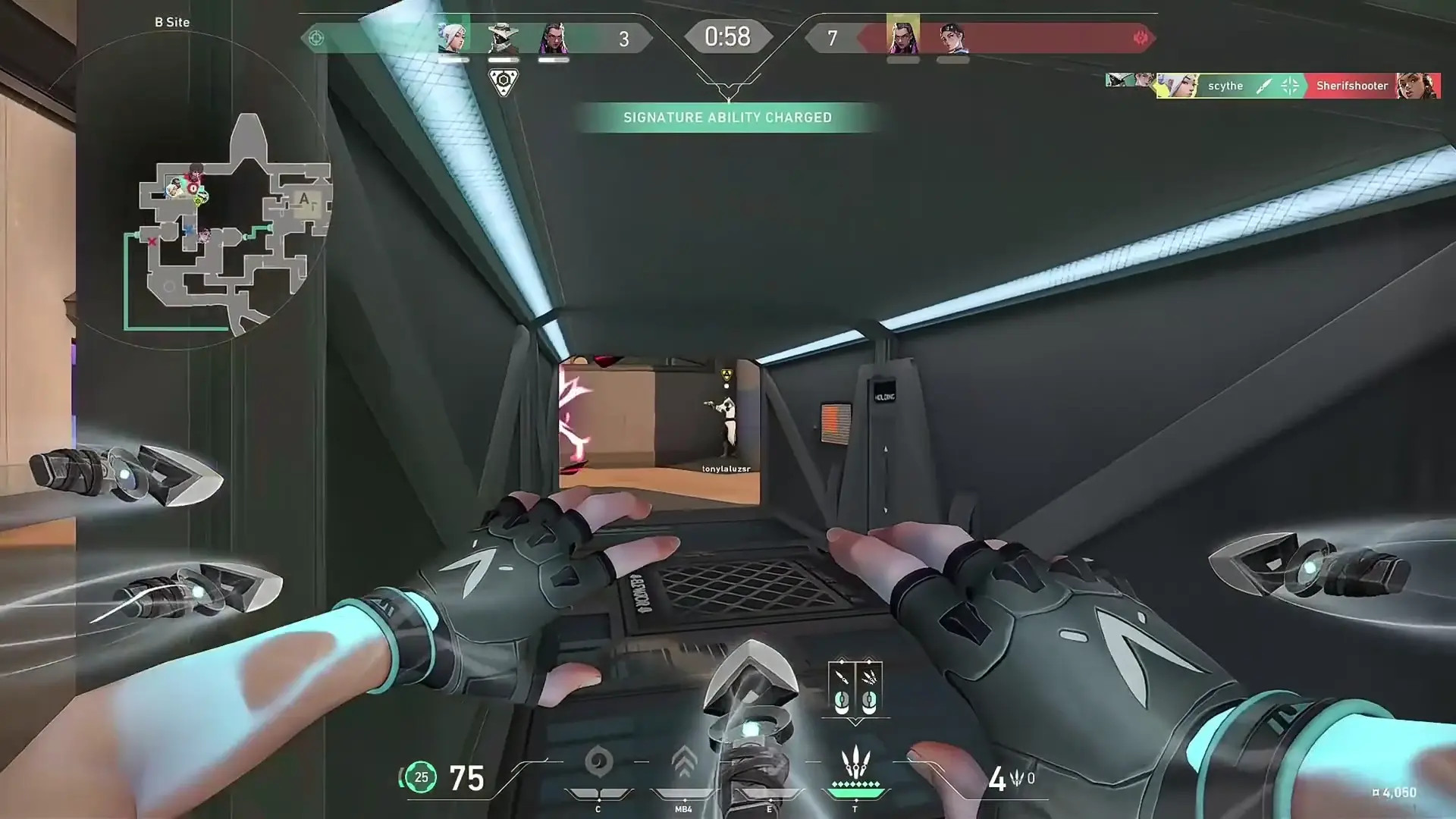Select the single knife throw mode icon
Screen dimensions: 1456x819
click(842, 689)
